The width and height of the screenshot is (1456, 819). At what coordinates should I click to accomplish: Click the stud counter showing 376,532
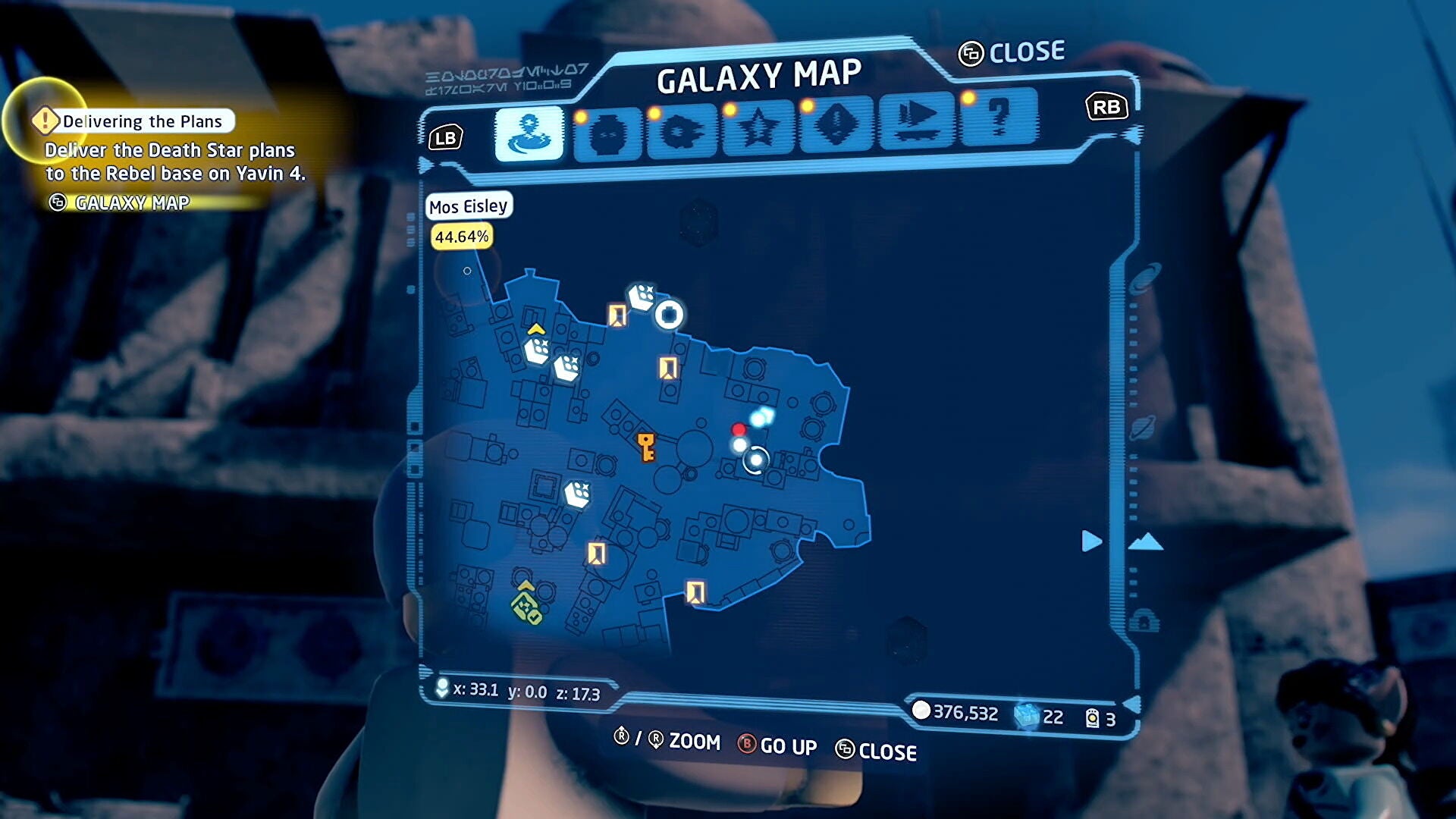pyautogui.click(x=964, y=711)
